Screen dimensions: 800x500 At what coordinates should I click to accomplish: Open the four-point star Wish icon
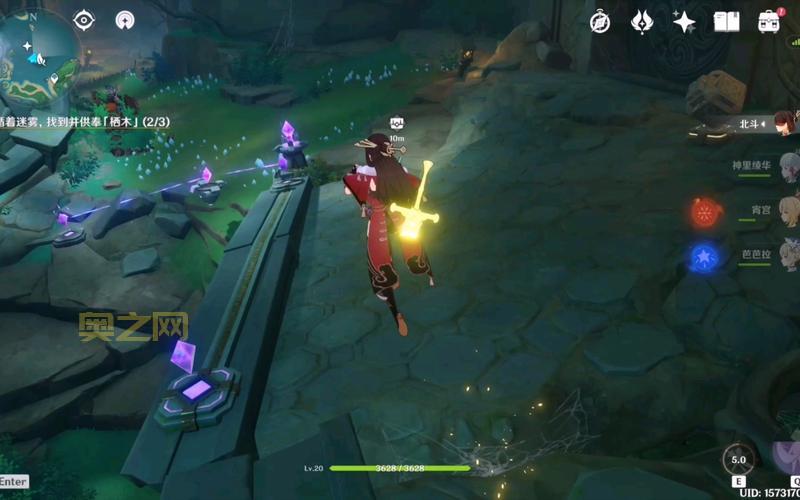click(x=684, y=21)
